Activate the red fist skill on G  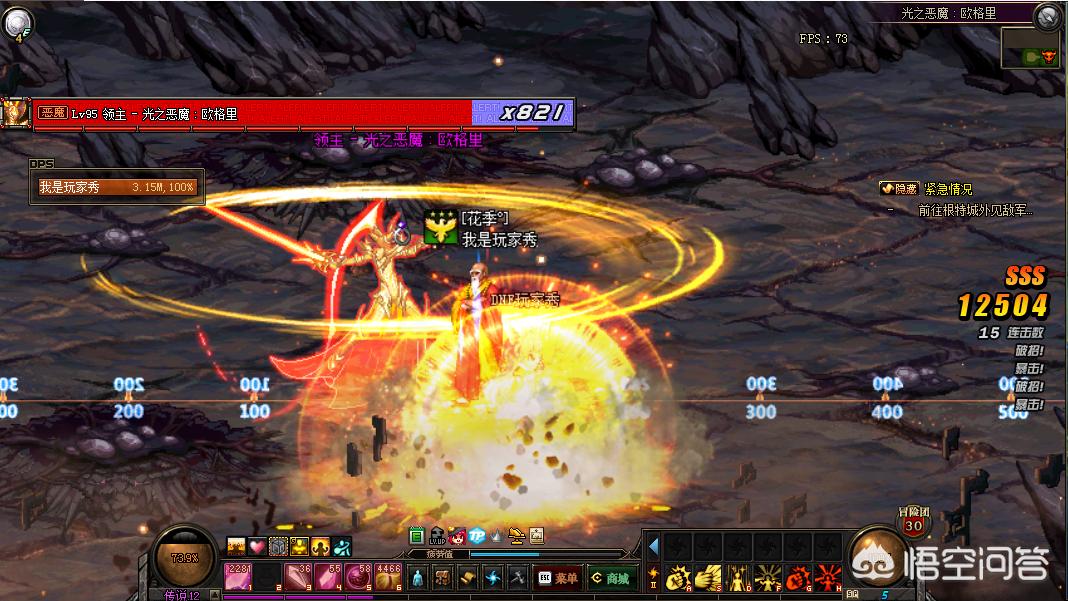pos(799,577)
